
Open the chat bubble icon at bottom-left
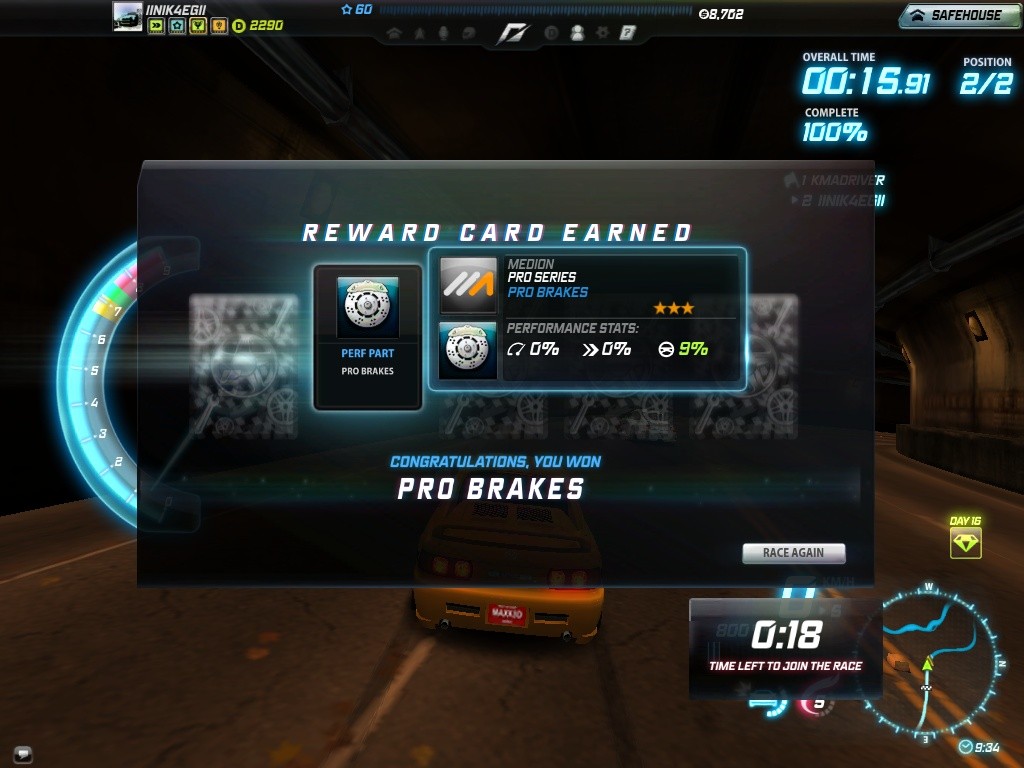[x=23, y=753]
